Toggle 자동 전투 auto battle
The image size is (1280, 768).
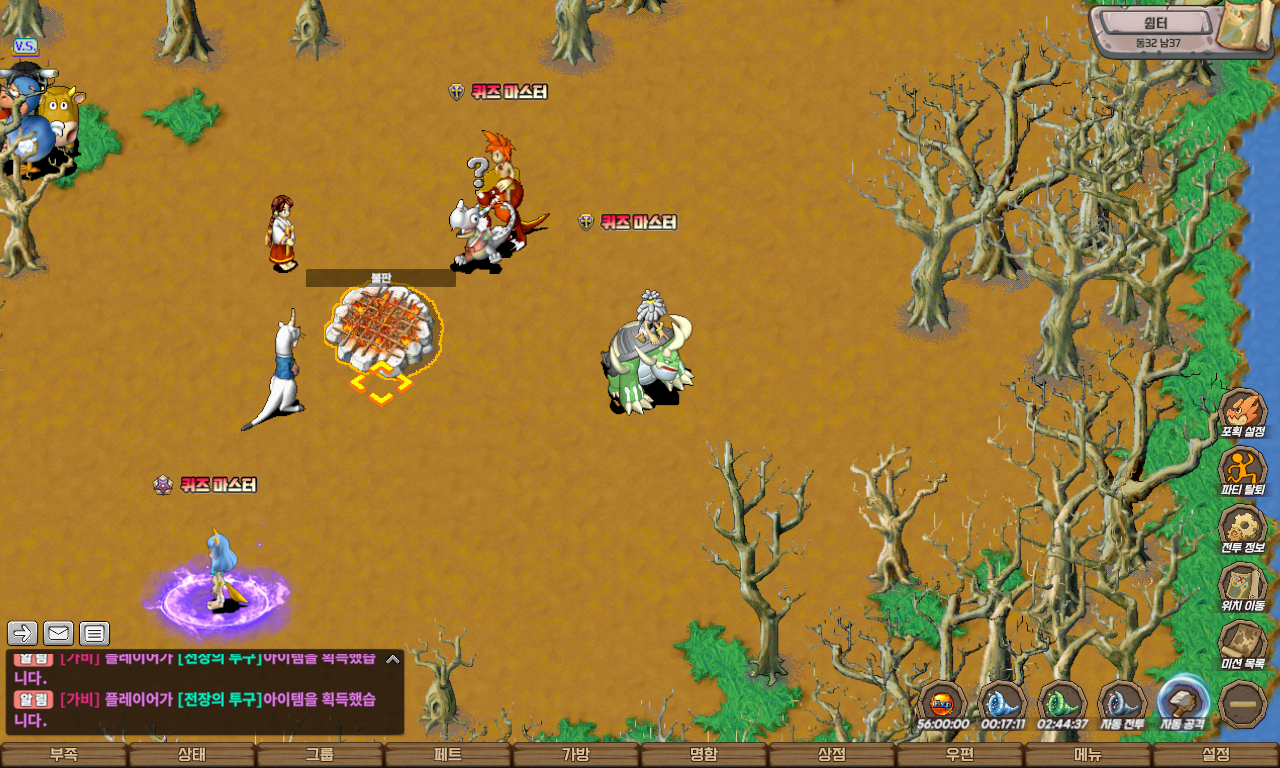1122,702
